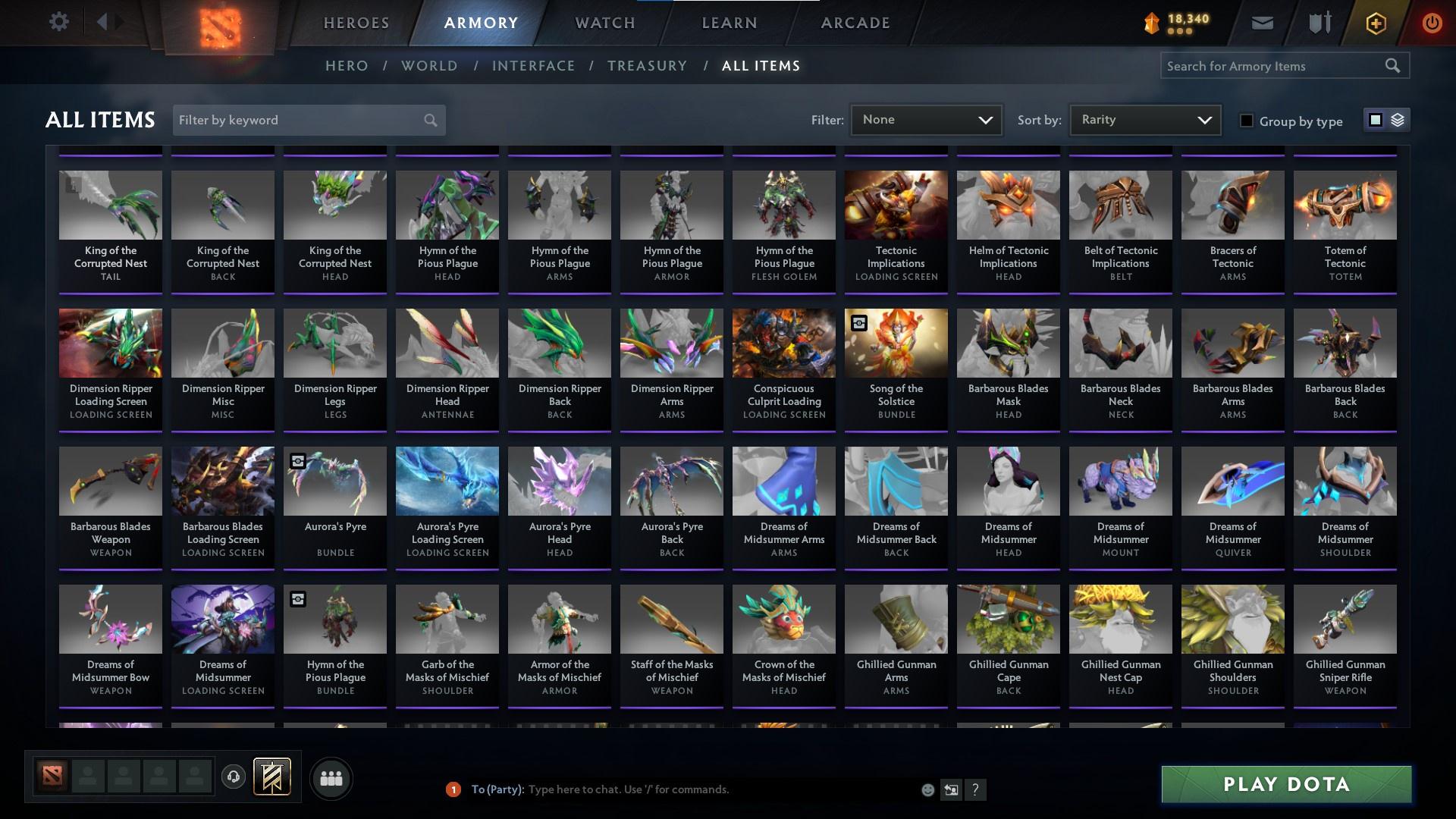This screenshot has width=1456, height=819.
Task: Click the PLAY DOTA button
Action: click(1285, 786)
